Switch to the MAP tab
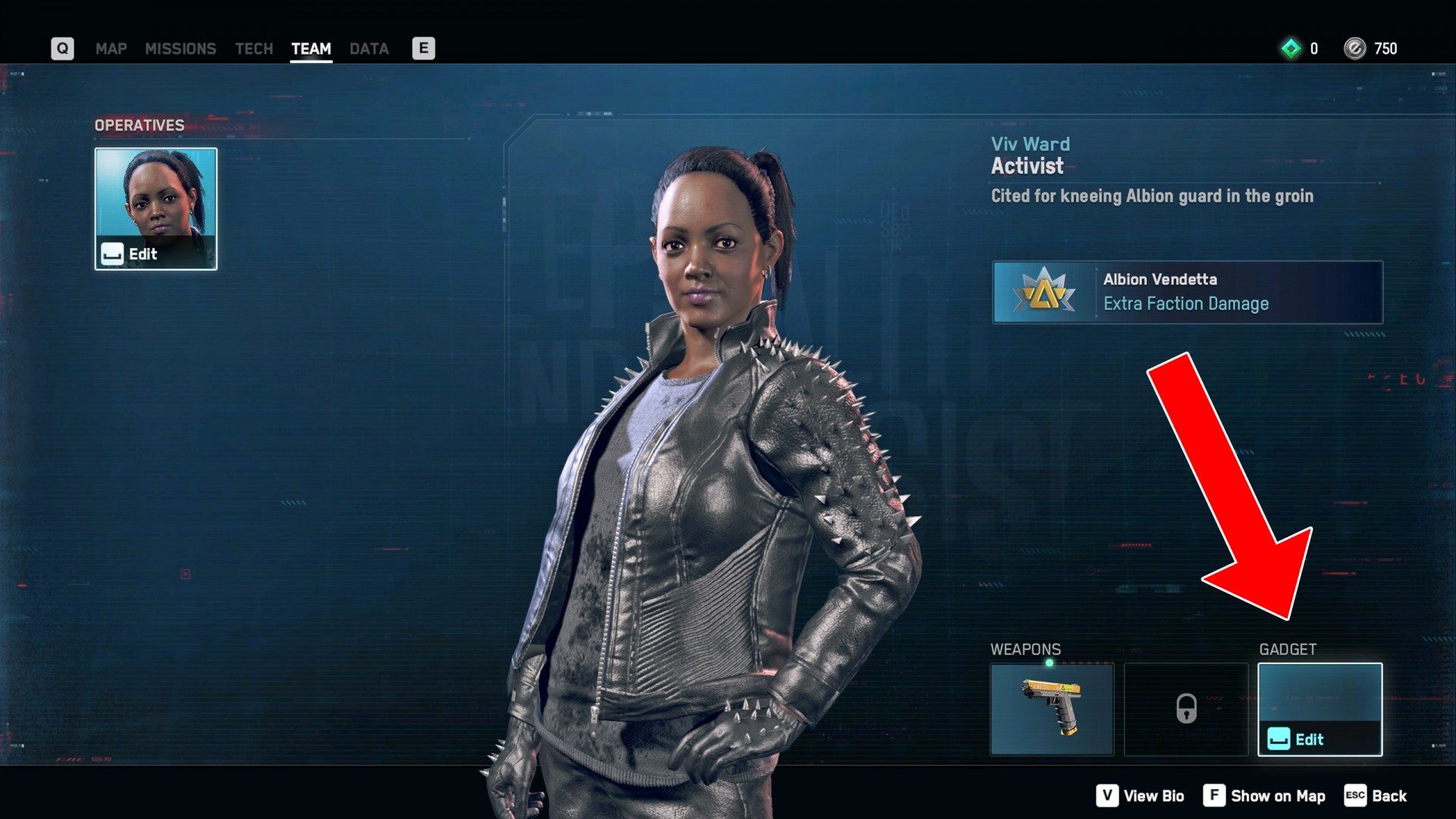This screenshot has height=819, width=1456. pyautogui.click(x=111, y=49)
